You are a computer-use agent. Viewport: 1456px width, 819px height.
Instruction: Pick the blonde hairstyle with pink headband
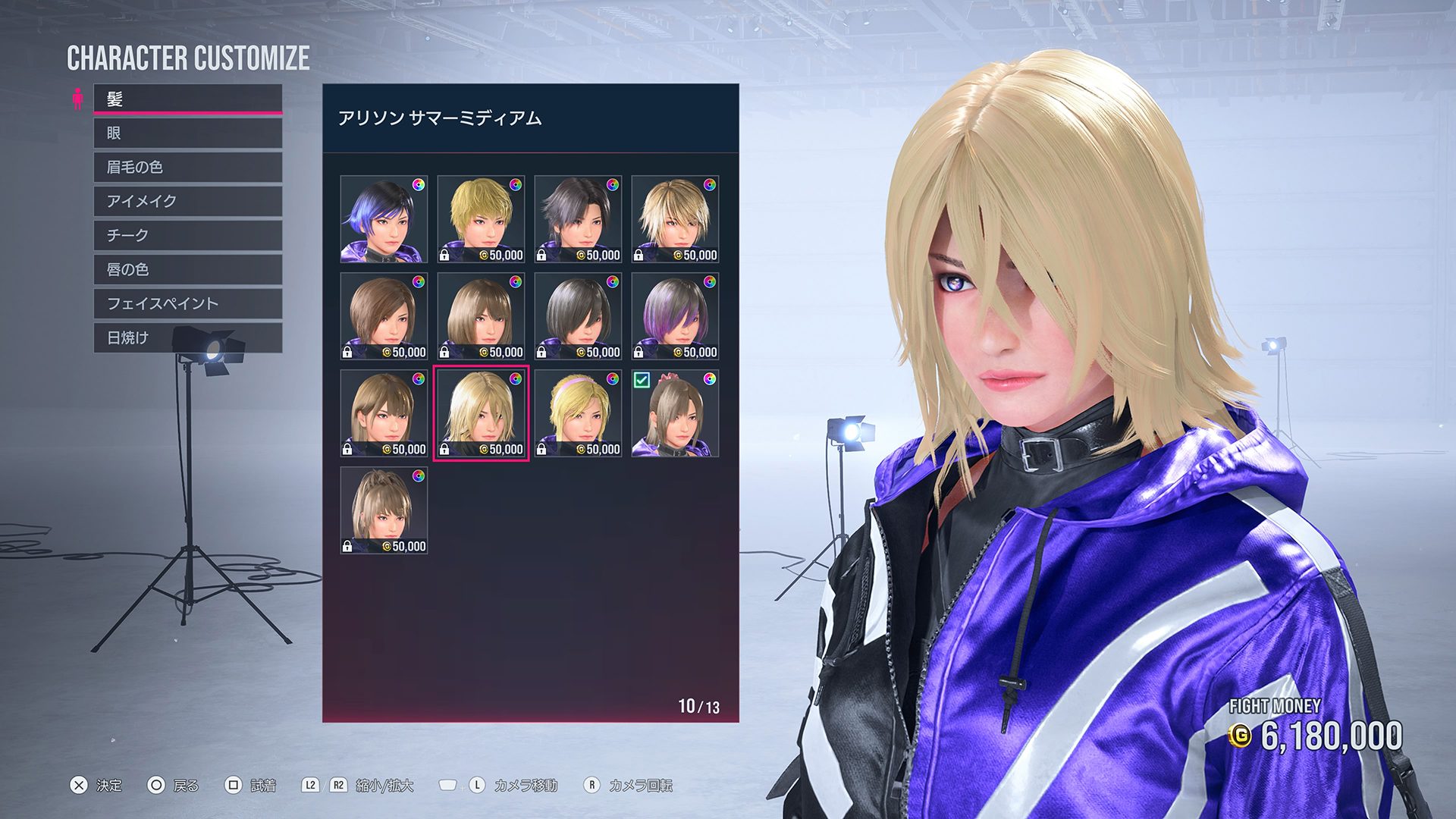[578, 413]
